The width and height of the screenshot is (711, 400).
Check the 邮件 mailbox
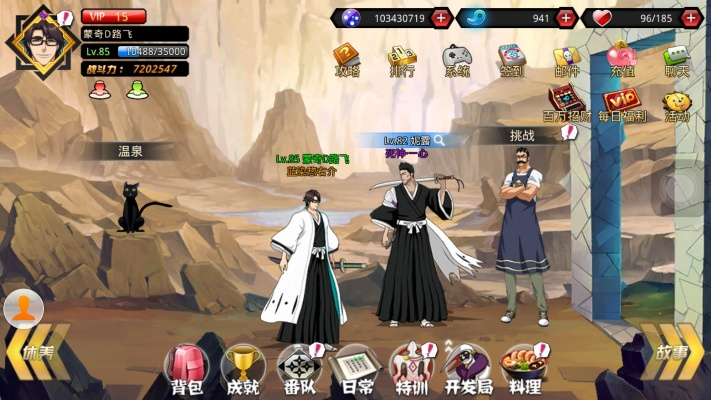567,59
